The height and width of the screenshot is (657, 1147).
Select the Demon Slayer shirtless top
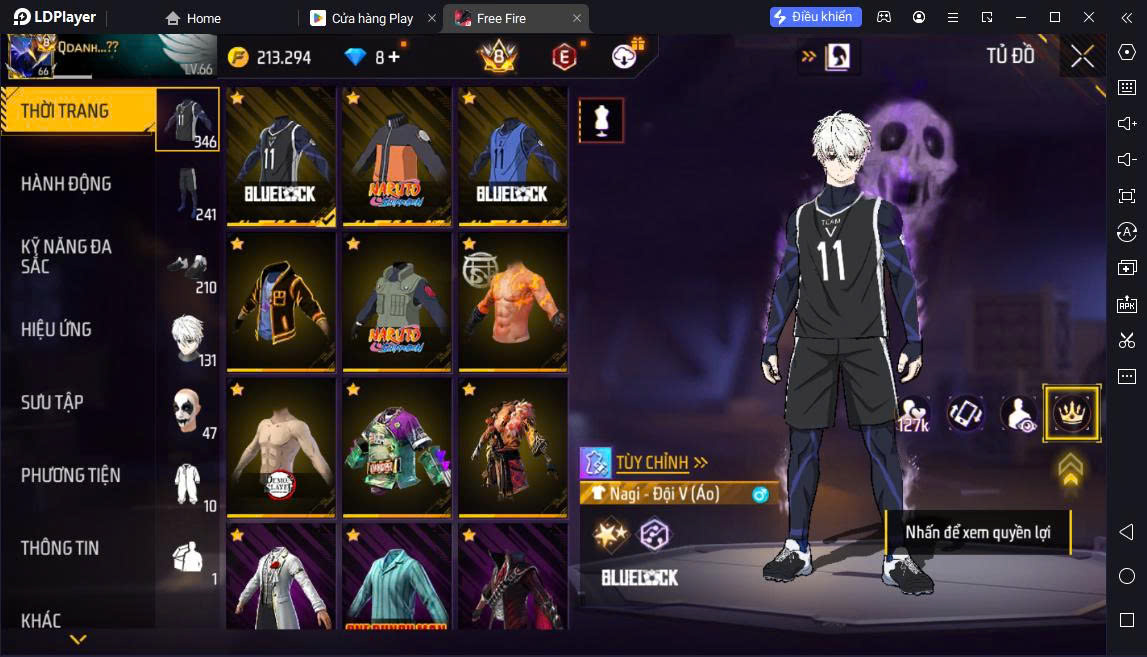[281, 446]
